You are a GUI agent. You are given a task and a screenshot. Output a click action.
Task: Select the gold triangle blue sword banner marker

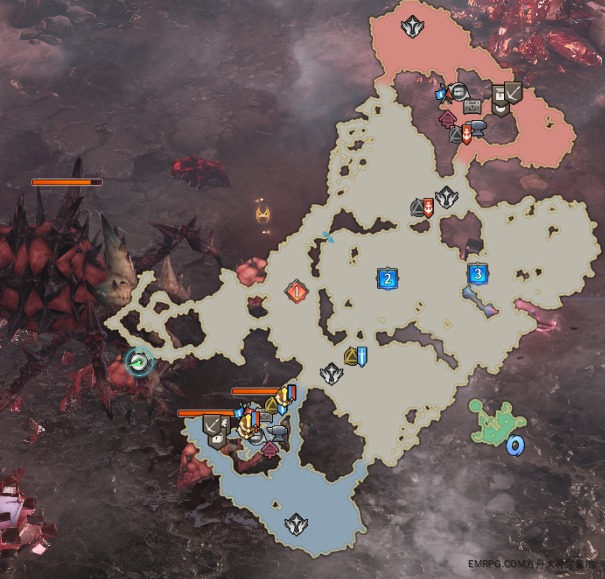tap(356, 355)
